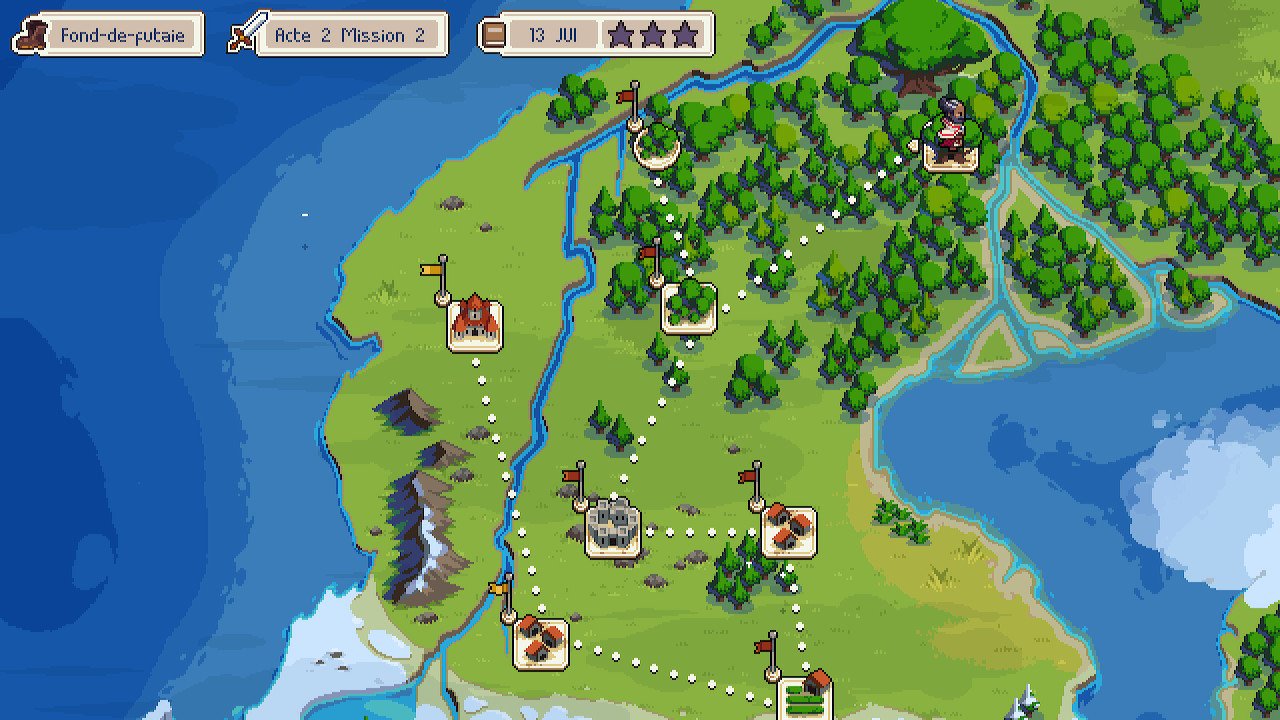Open the farm field mission node
Screen dimensions: 1280x720
[x=806, y=694]
